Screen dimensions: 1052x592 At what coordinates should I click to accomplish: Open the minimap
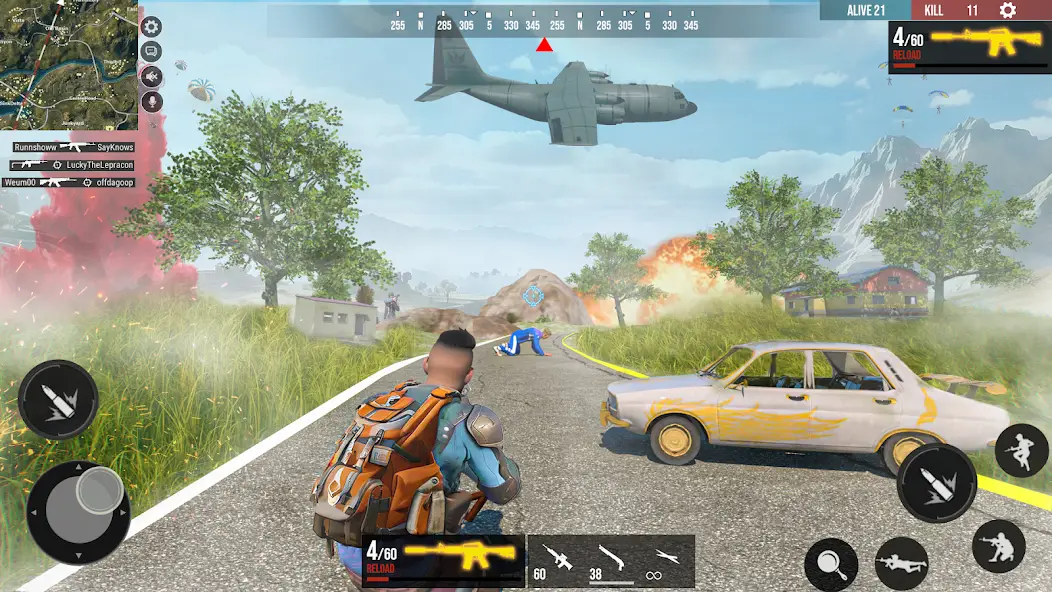tap(68, 65)
